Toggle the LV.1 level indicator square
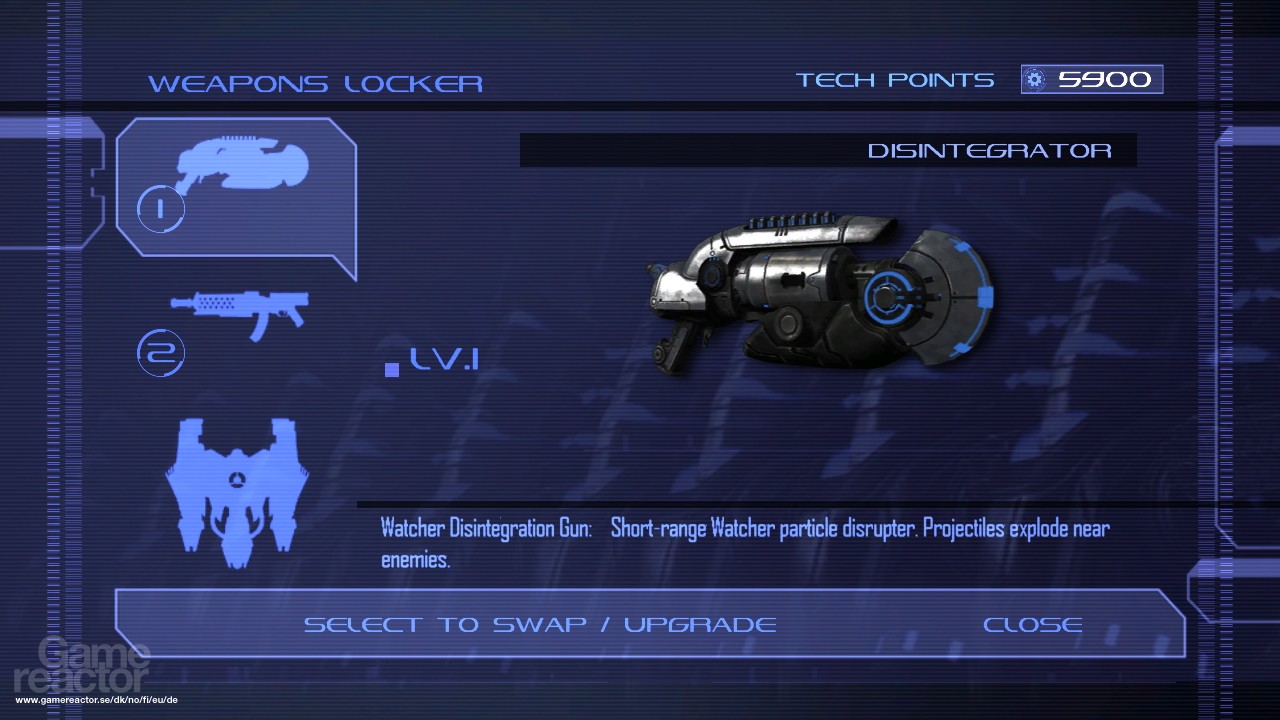This screenshot has width=1280, height=720. coord(390,368)
